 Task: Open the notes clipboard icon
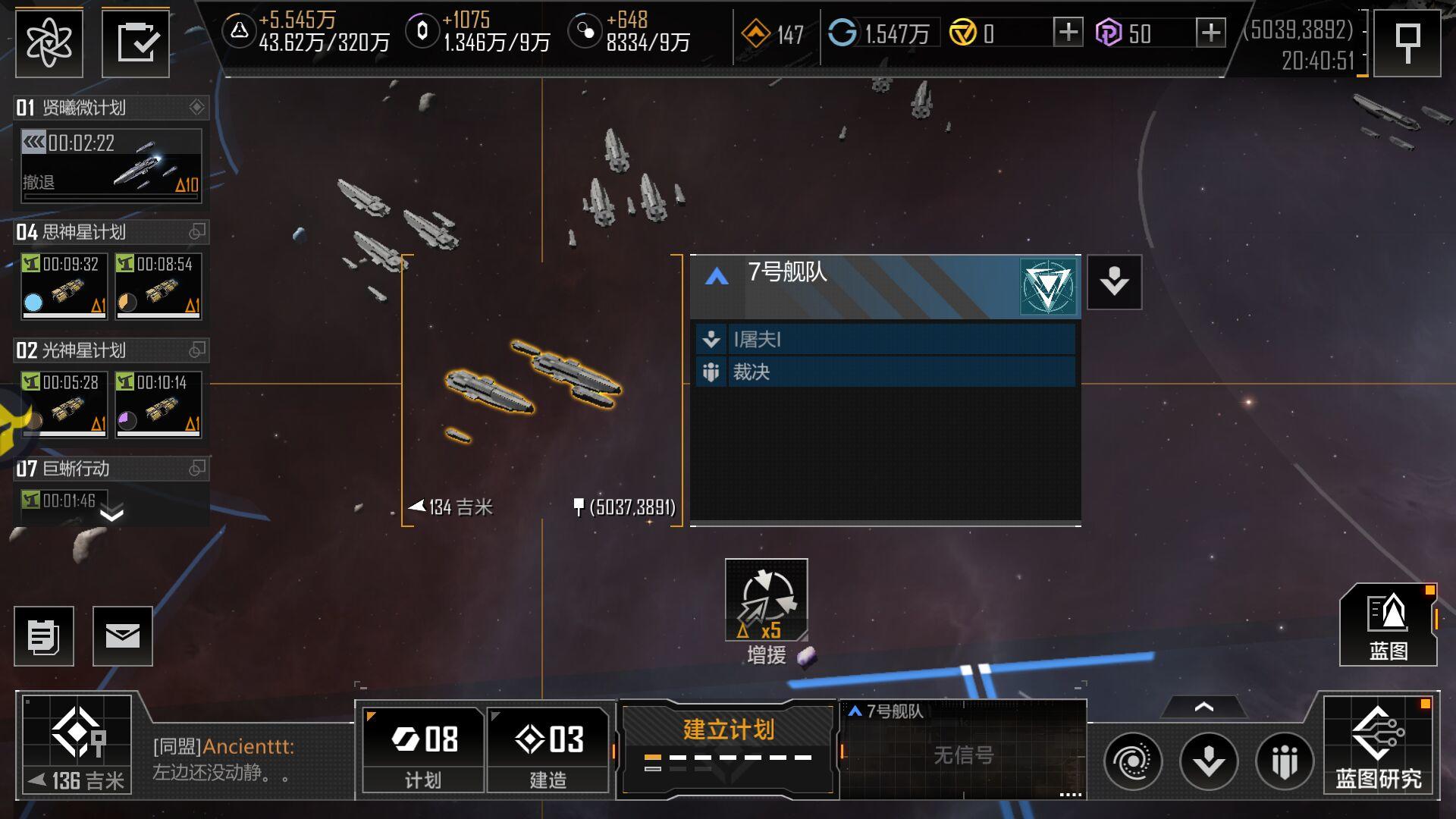[44, 635]
